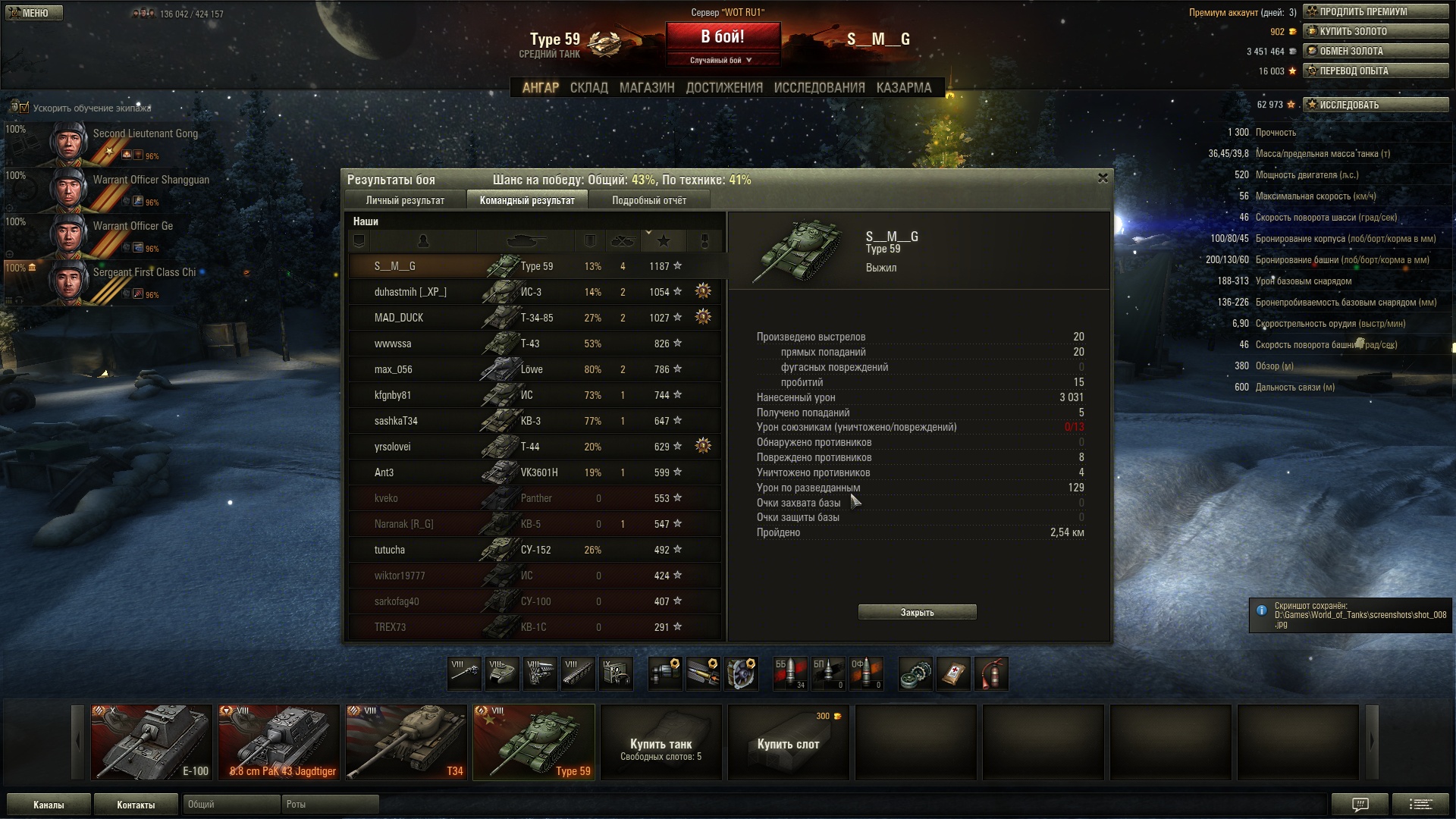Image resolution: width=1456 pixels, height=819 pixels.
Task: Open the Случайный бой mode dropdown
Action: 722,61
